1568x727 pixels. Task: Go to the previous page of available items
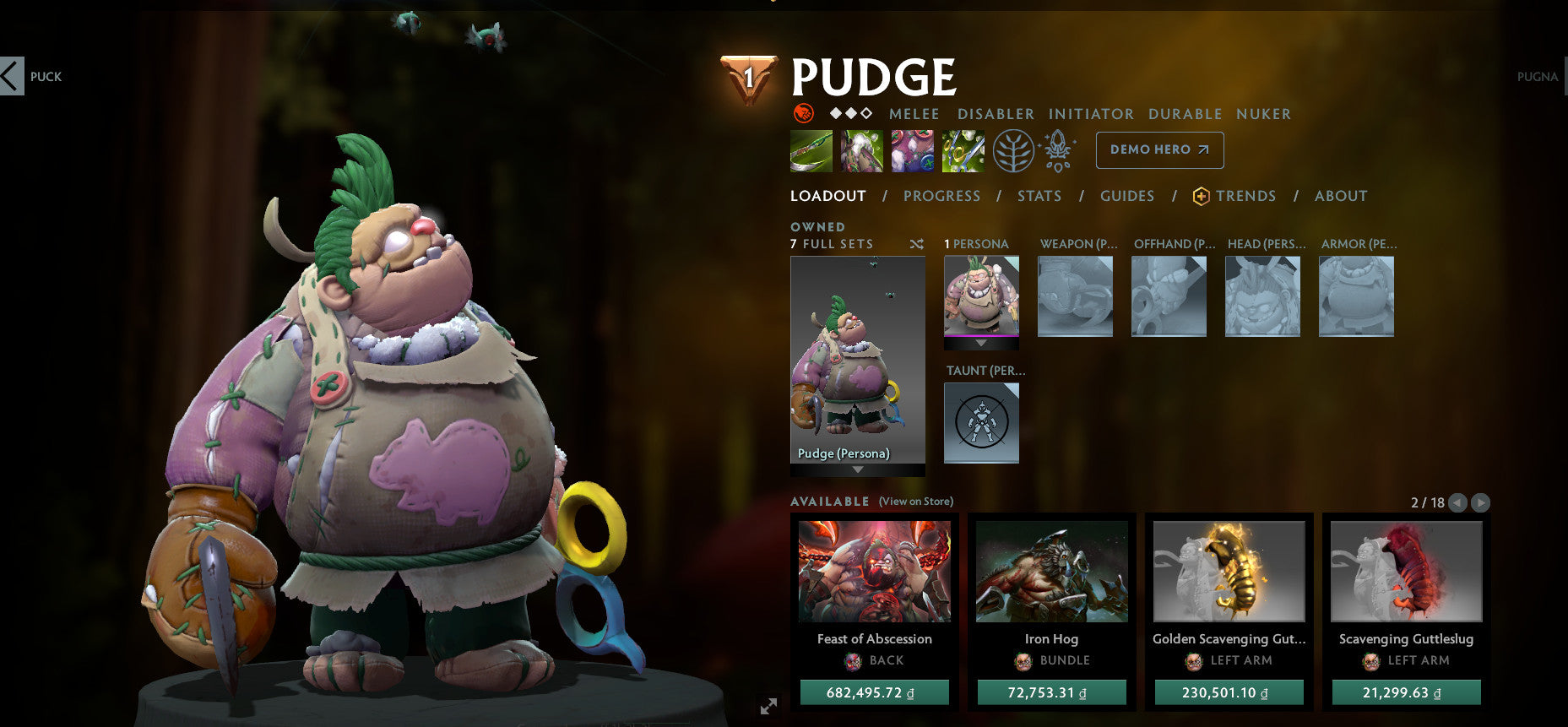[x=1457, y=502]
